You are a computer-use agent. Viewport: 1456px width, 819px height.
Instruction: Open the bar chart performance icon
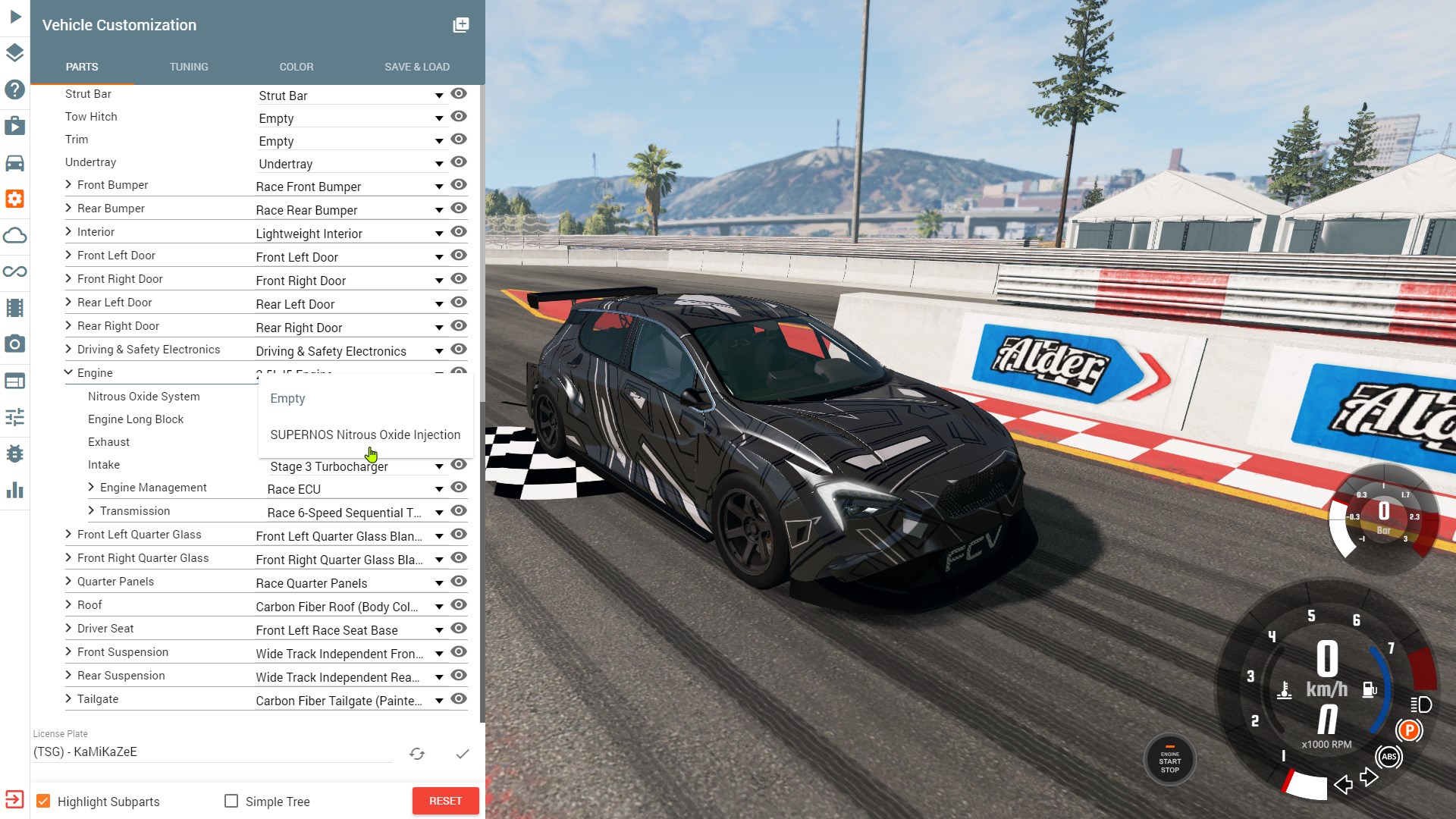coord(14,490)
